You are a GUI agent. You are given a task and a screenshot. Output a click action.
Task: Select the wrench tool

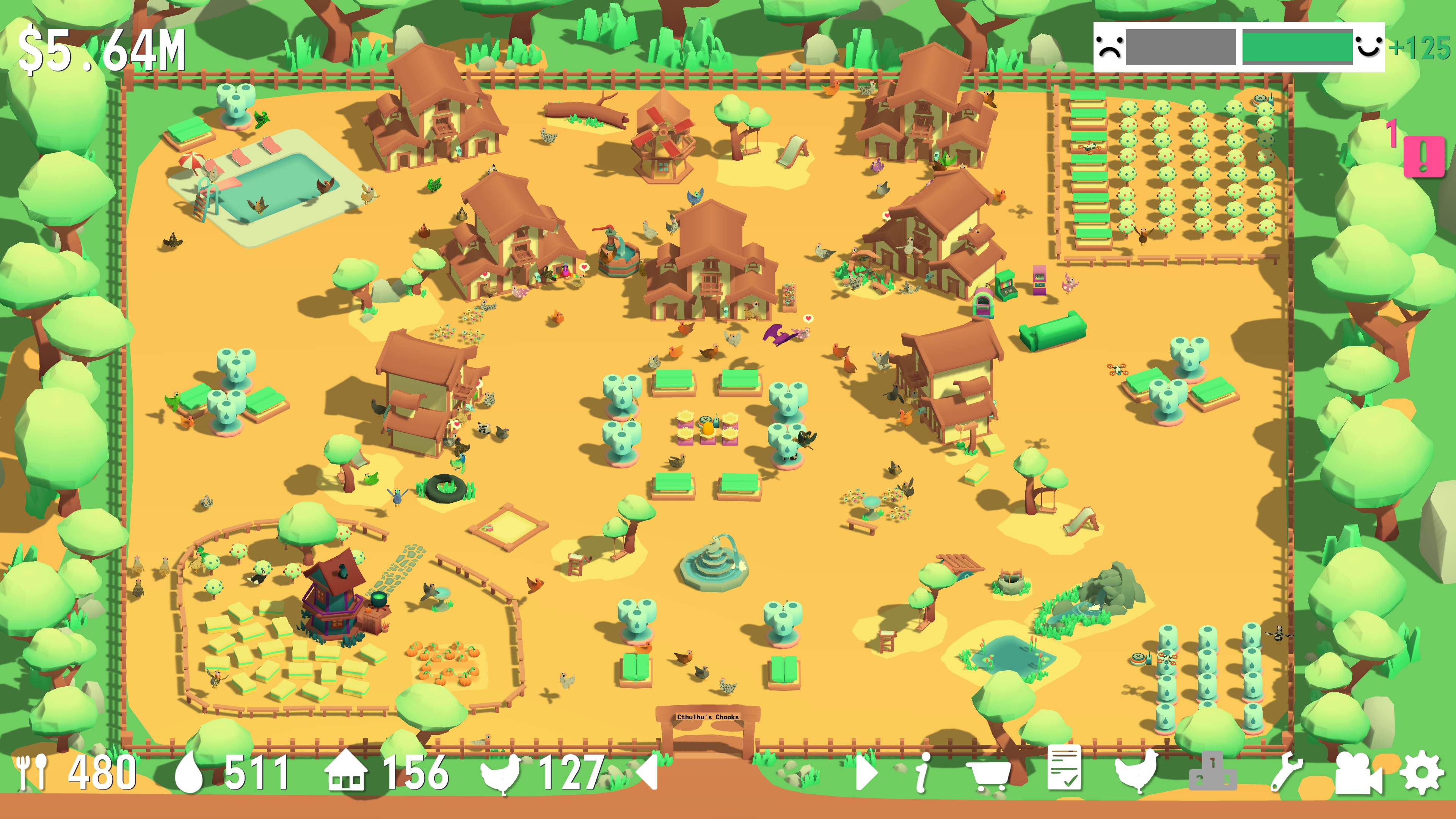coord(1286,772)
